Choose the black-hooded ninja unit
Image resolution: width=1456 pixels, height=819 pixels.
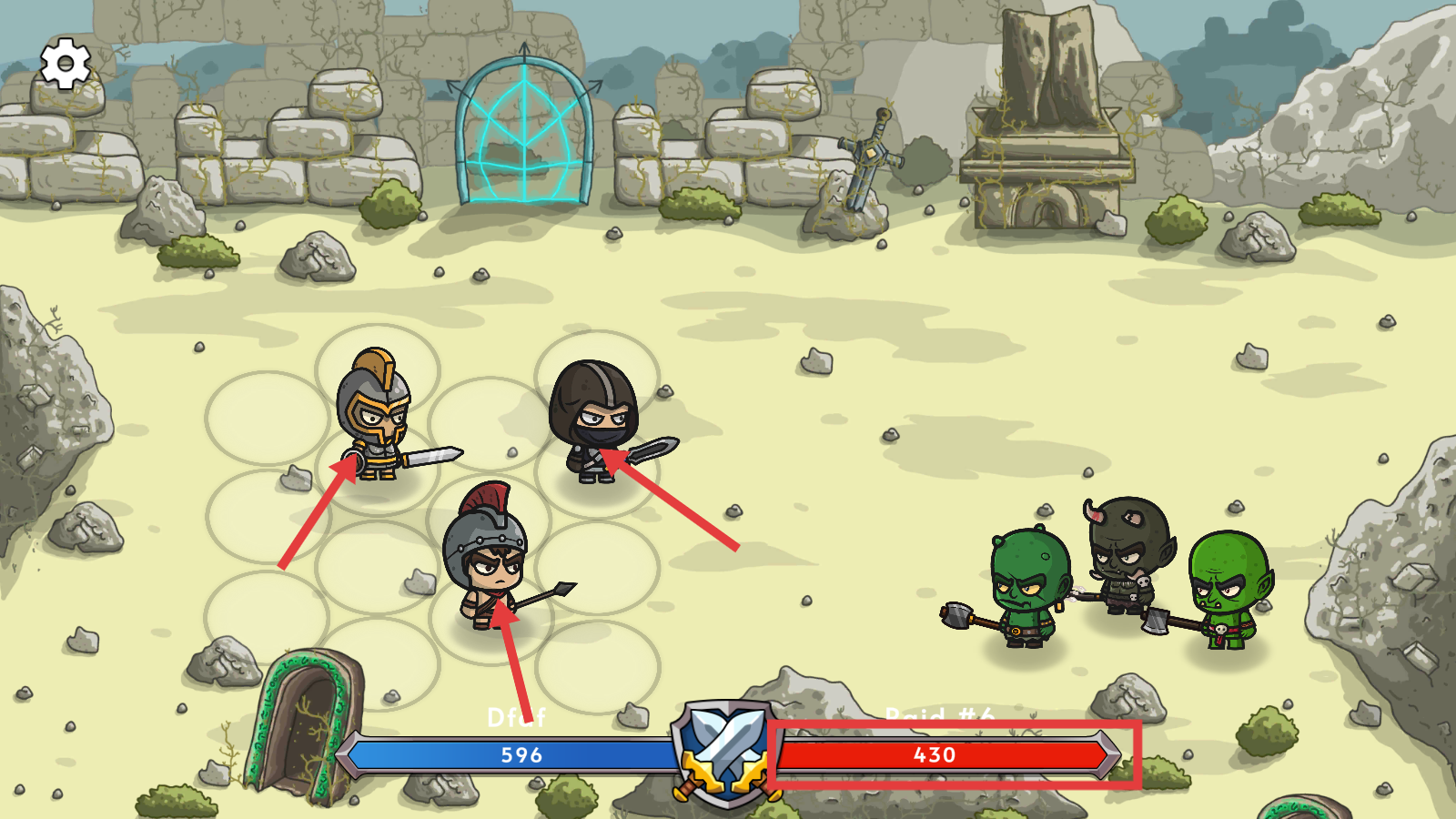pyautogui.click(x=595, y=420)
